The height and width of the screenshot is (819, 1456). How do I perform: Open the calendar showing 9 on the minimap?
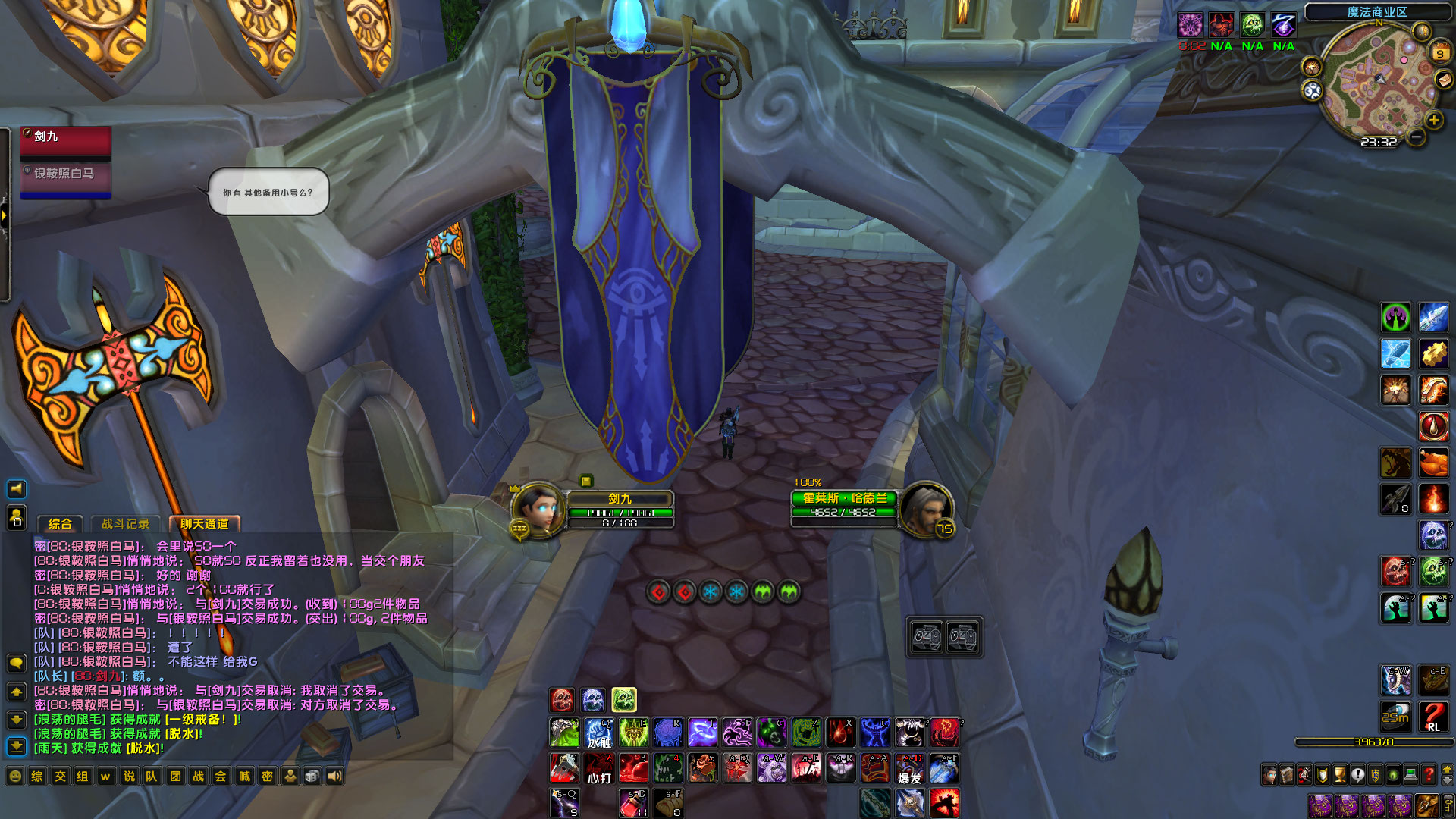point(1439,53)
